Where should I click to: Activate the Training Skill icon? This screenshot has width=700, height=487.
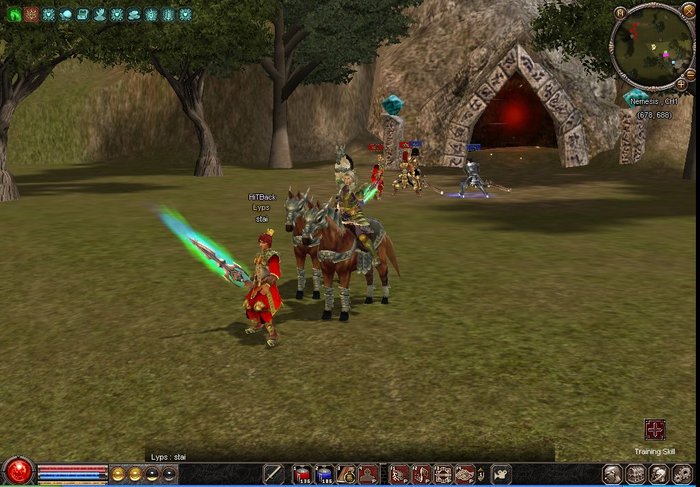pos(655,430)
